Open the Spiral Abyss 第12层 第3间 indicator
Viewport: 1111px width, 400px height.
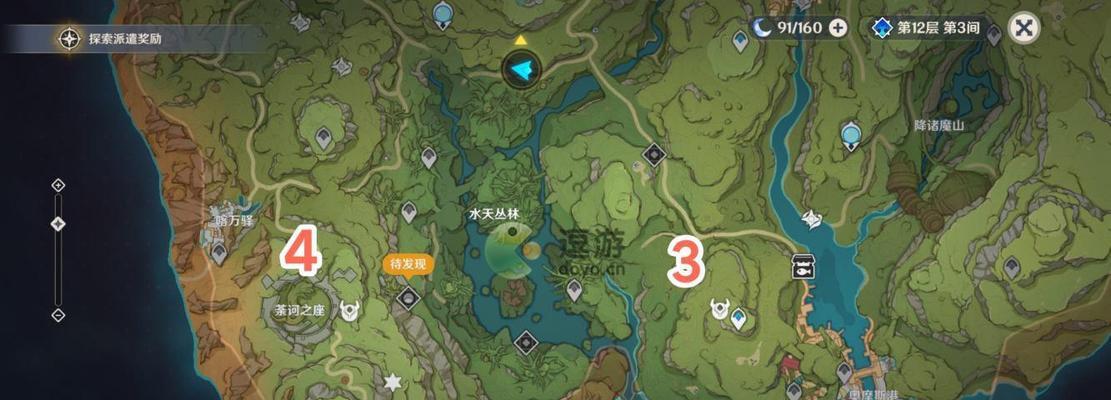point(925,28)
